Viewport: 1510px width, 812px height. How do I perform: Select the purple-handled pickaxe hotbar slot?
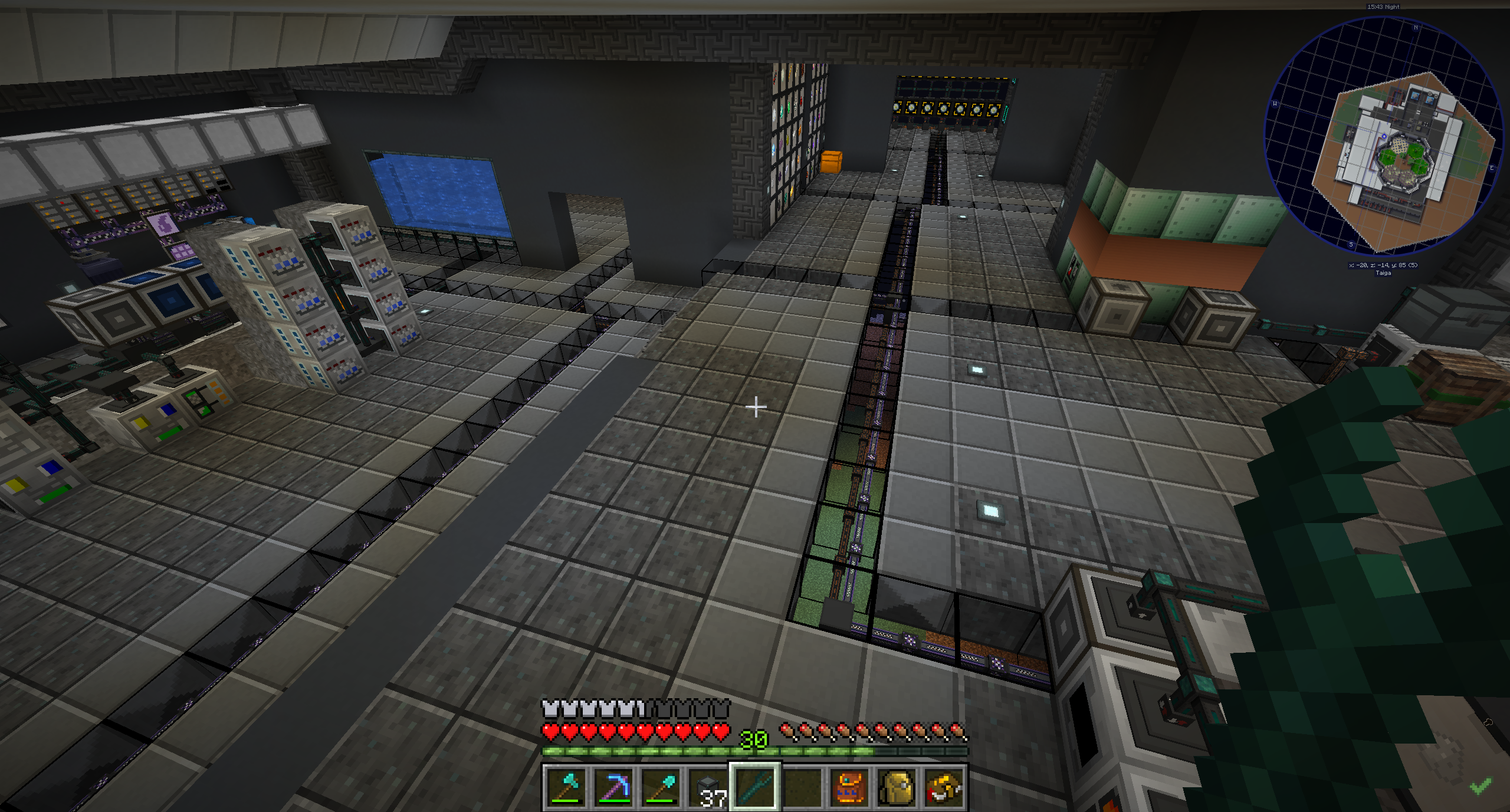coord(613,787)
